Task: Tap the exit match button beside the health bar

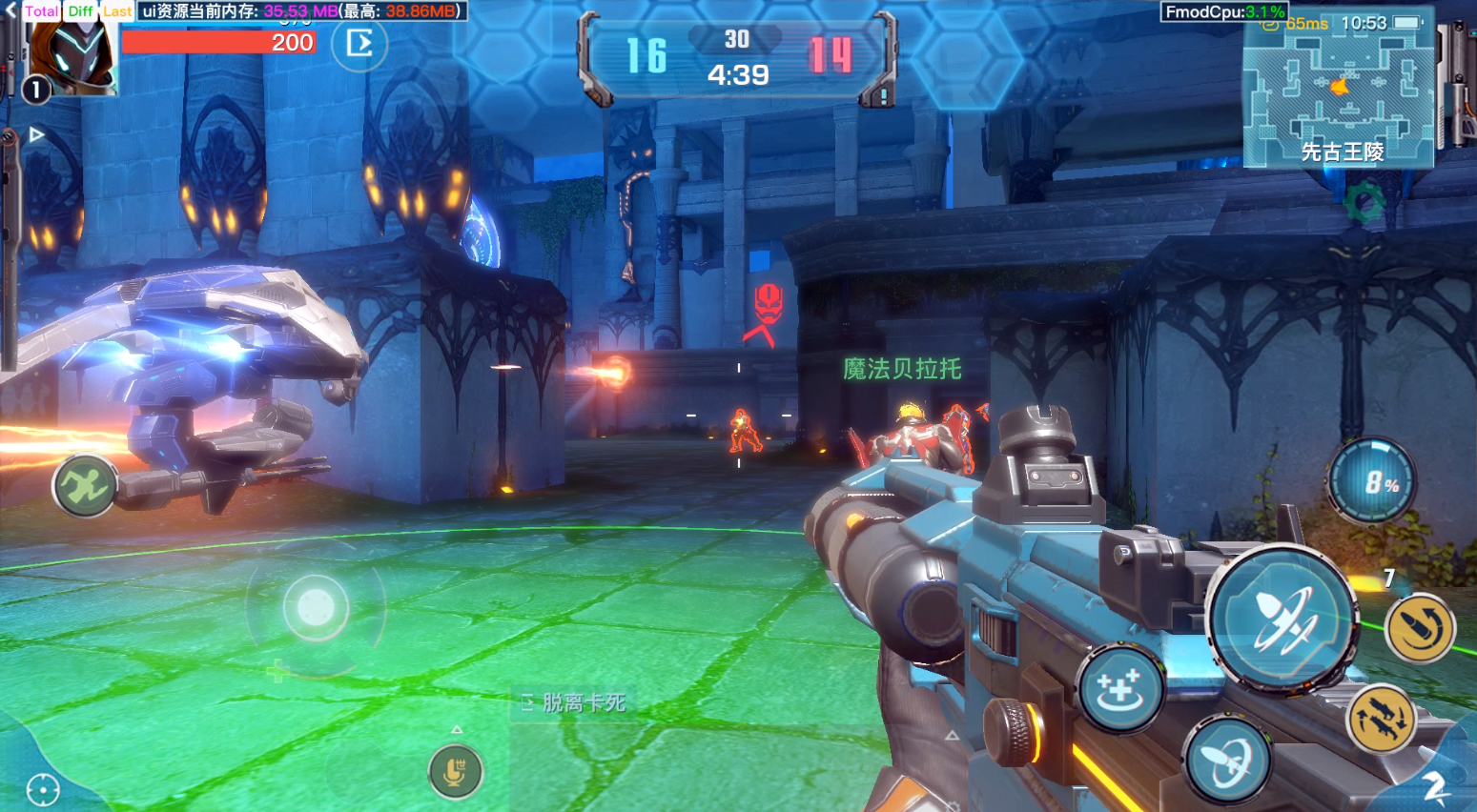Action: click(359, 44)
